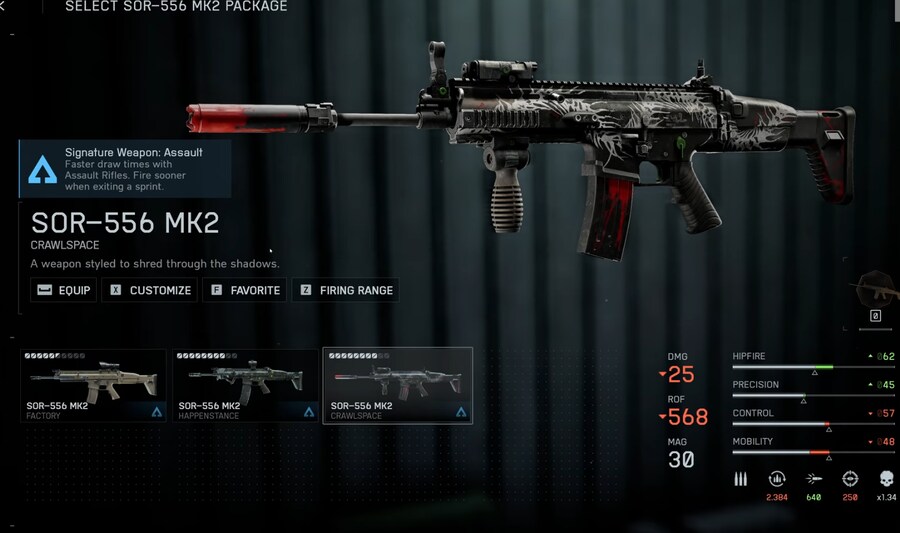This screenshot has height=533, width=900.
Task: Select the Factory package thumbnail
Action: (93, 385)
